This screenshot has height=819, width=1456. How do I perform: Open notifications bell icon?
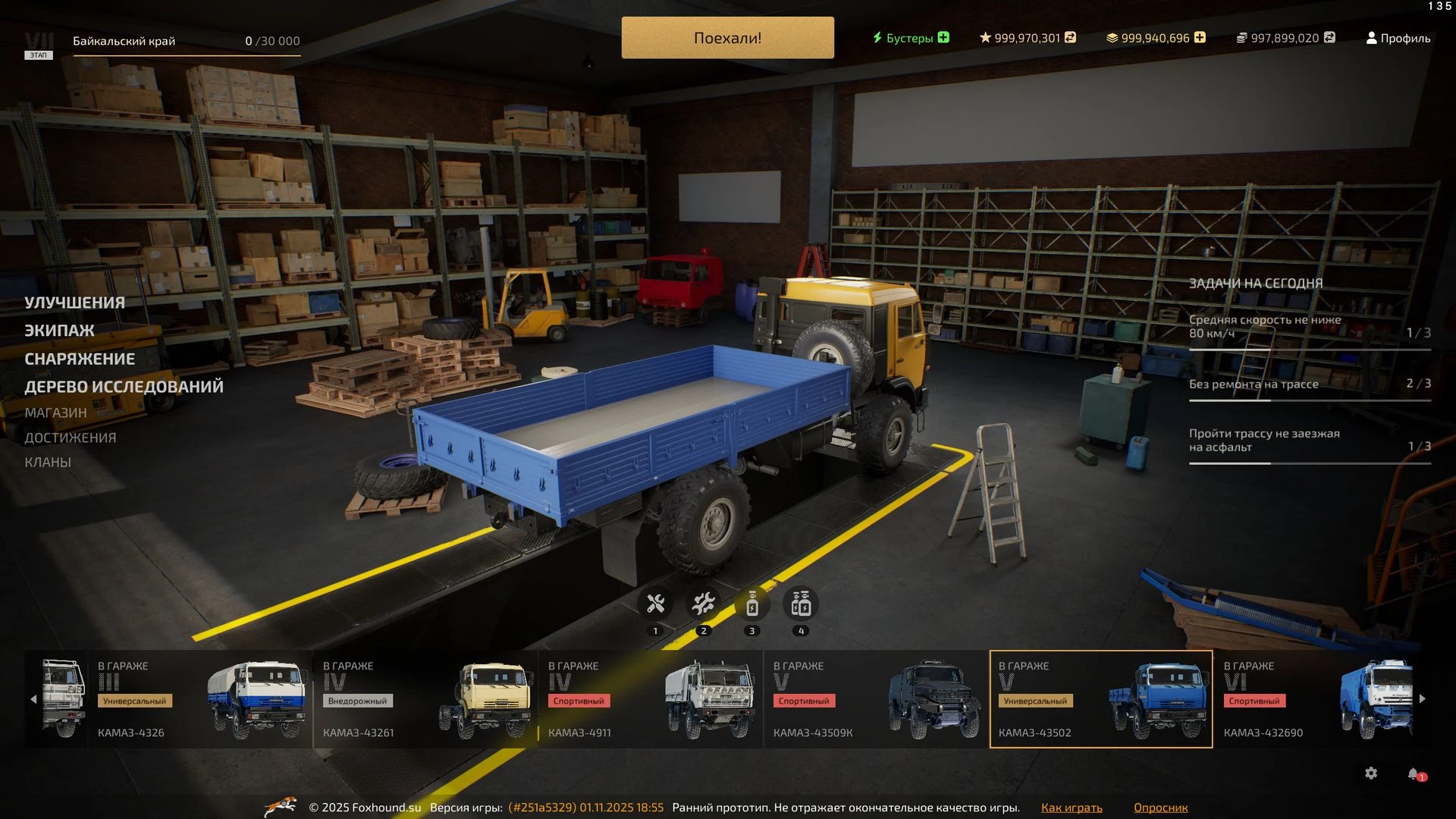click(1414, 773)
